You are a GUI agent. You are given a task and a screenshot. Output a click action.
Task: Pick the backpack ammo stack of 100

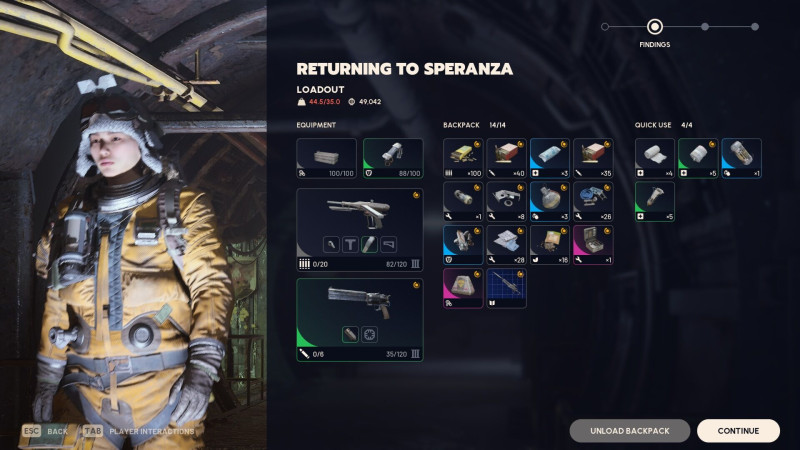pos(463,158)
